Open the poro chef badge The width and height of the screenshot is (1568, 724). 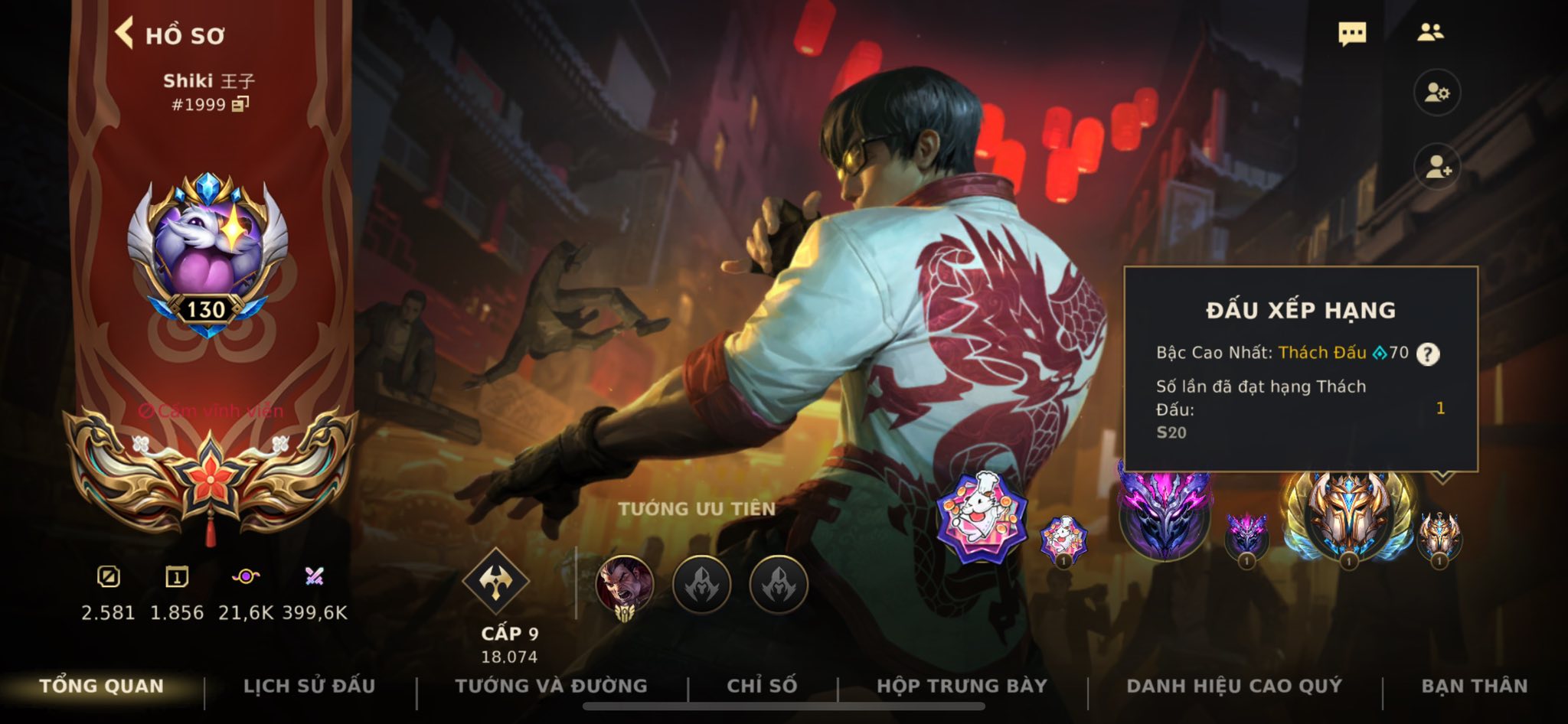tap(980, 517)
